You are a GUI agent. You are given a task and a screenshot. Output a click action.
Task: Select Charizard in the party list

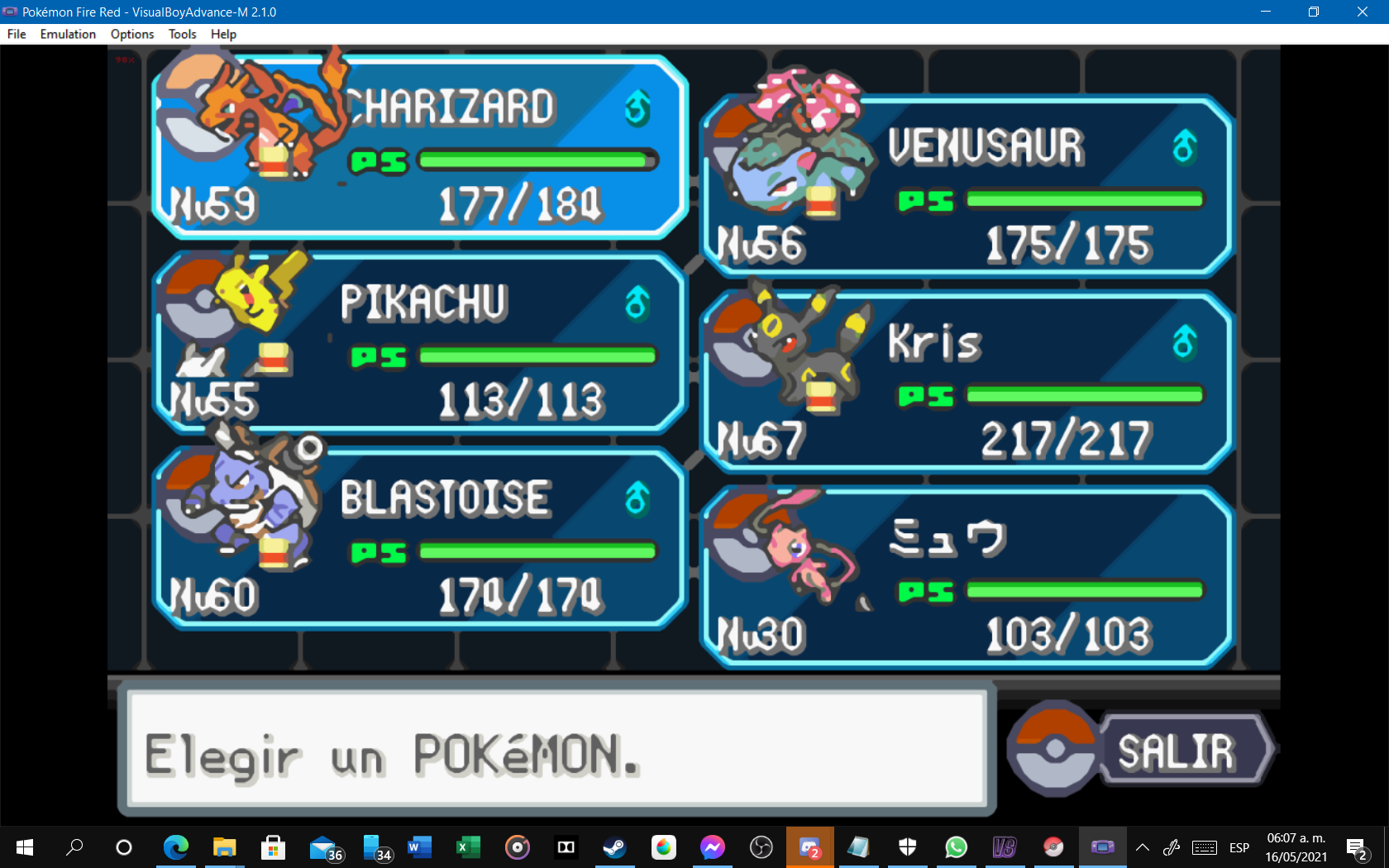click(422, 149)
